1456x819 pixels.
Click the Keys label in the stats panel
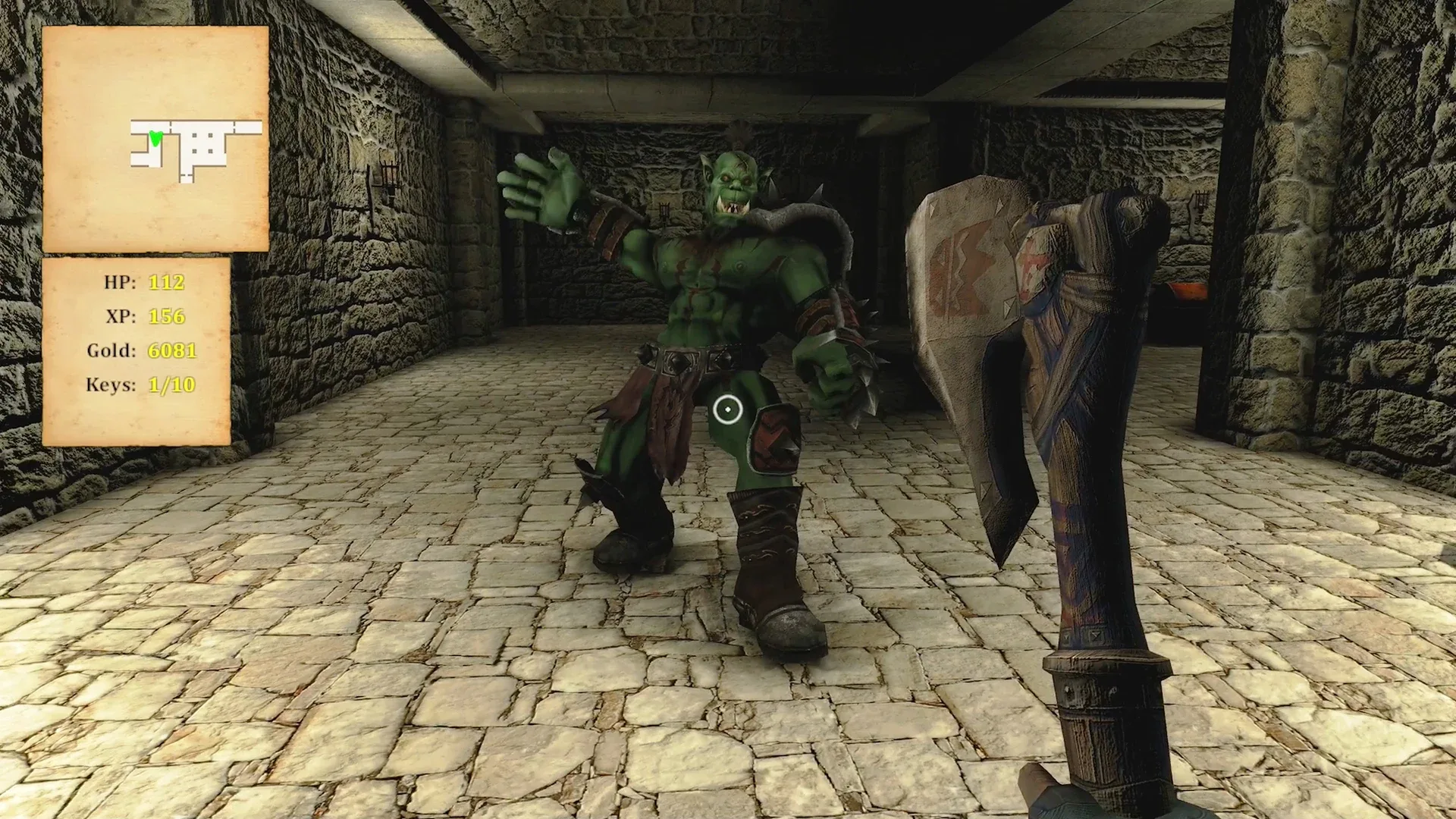click(x=111, y=385)
